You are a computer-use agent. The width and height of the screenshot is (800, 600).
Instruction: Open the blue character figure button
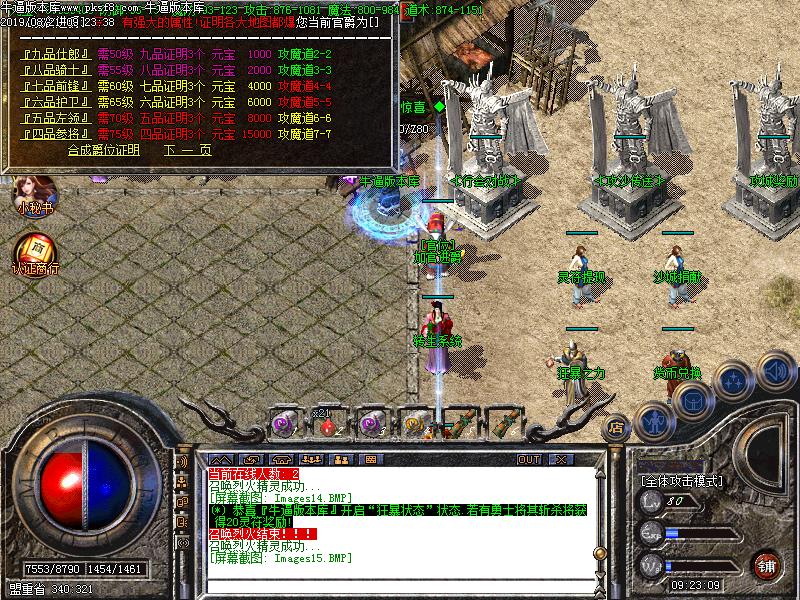point(655,421)
